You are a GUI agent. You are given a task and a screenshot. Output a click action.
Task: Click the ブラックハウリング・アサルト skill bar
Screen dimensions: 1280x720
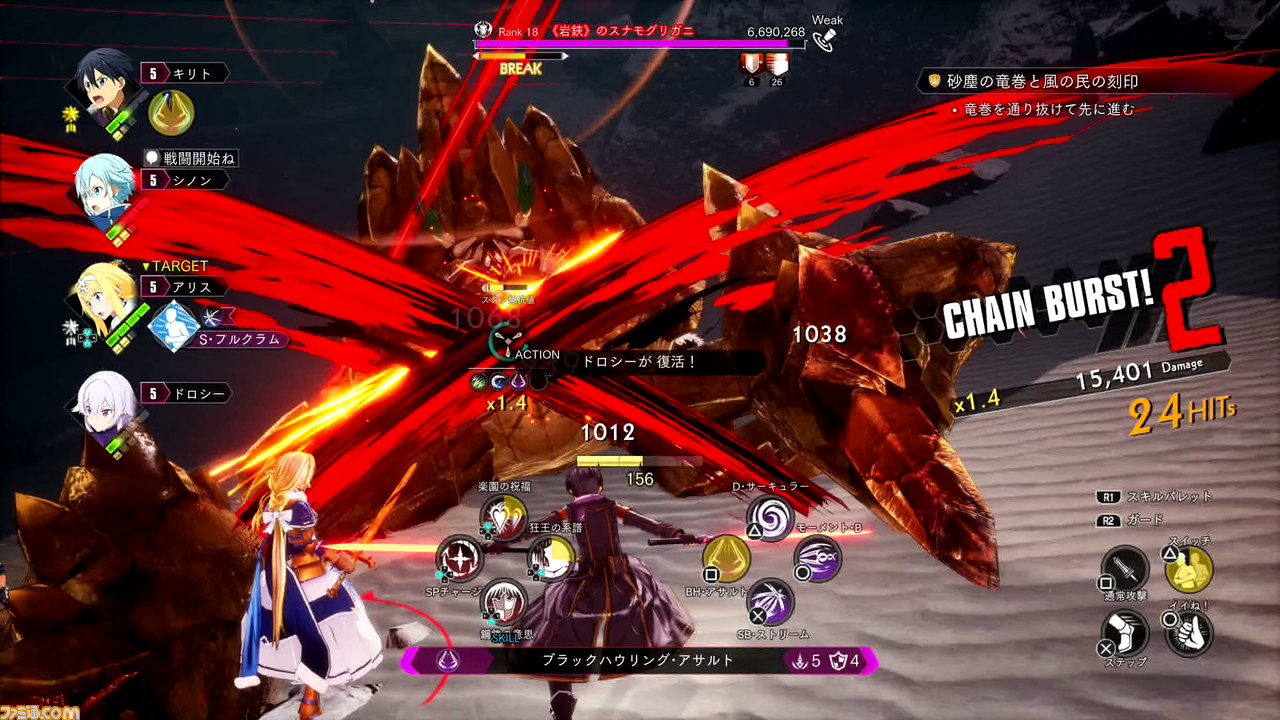638,660
